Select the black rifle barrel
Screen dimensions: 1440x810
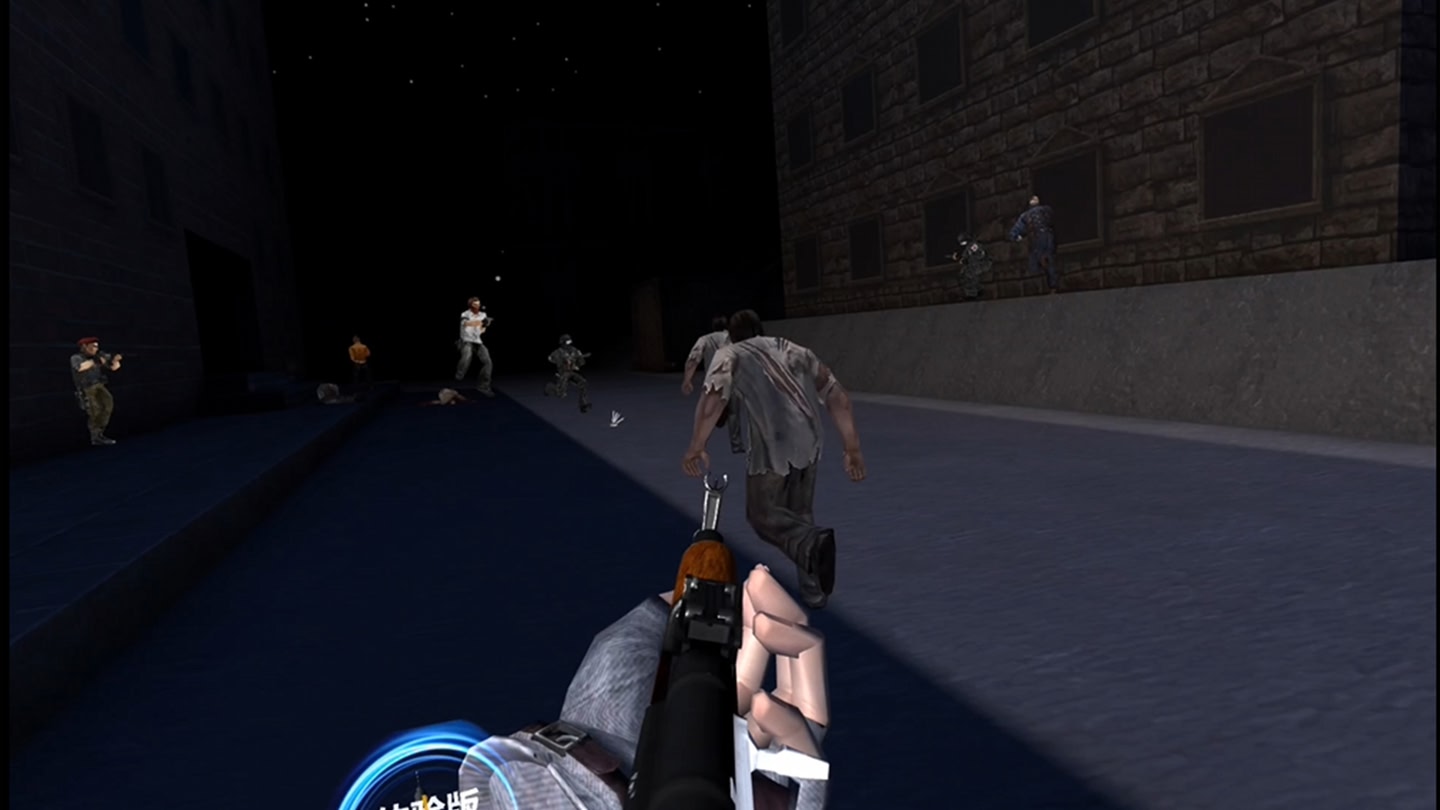pos(690,700)
